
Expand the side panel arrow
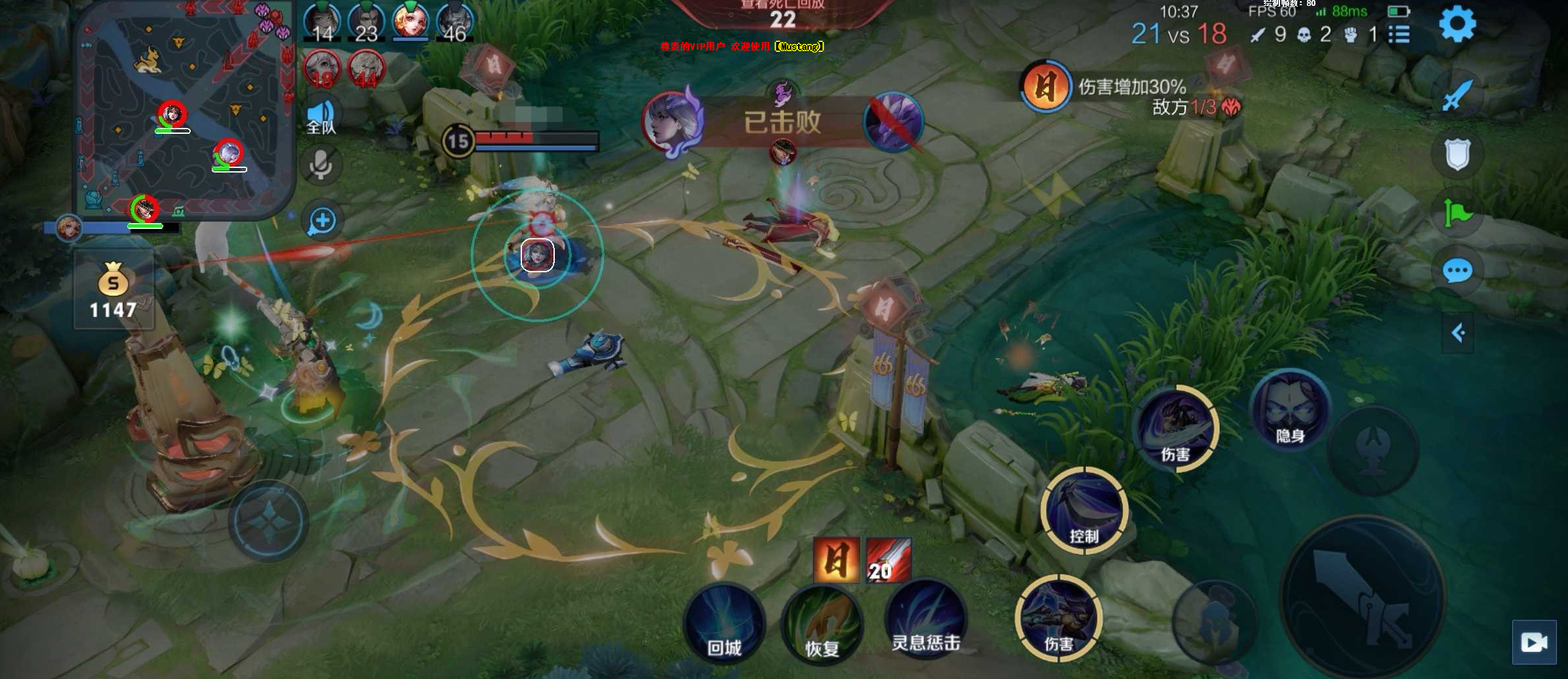coord(1457,333)
